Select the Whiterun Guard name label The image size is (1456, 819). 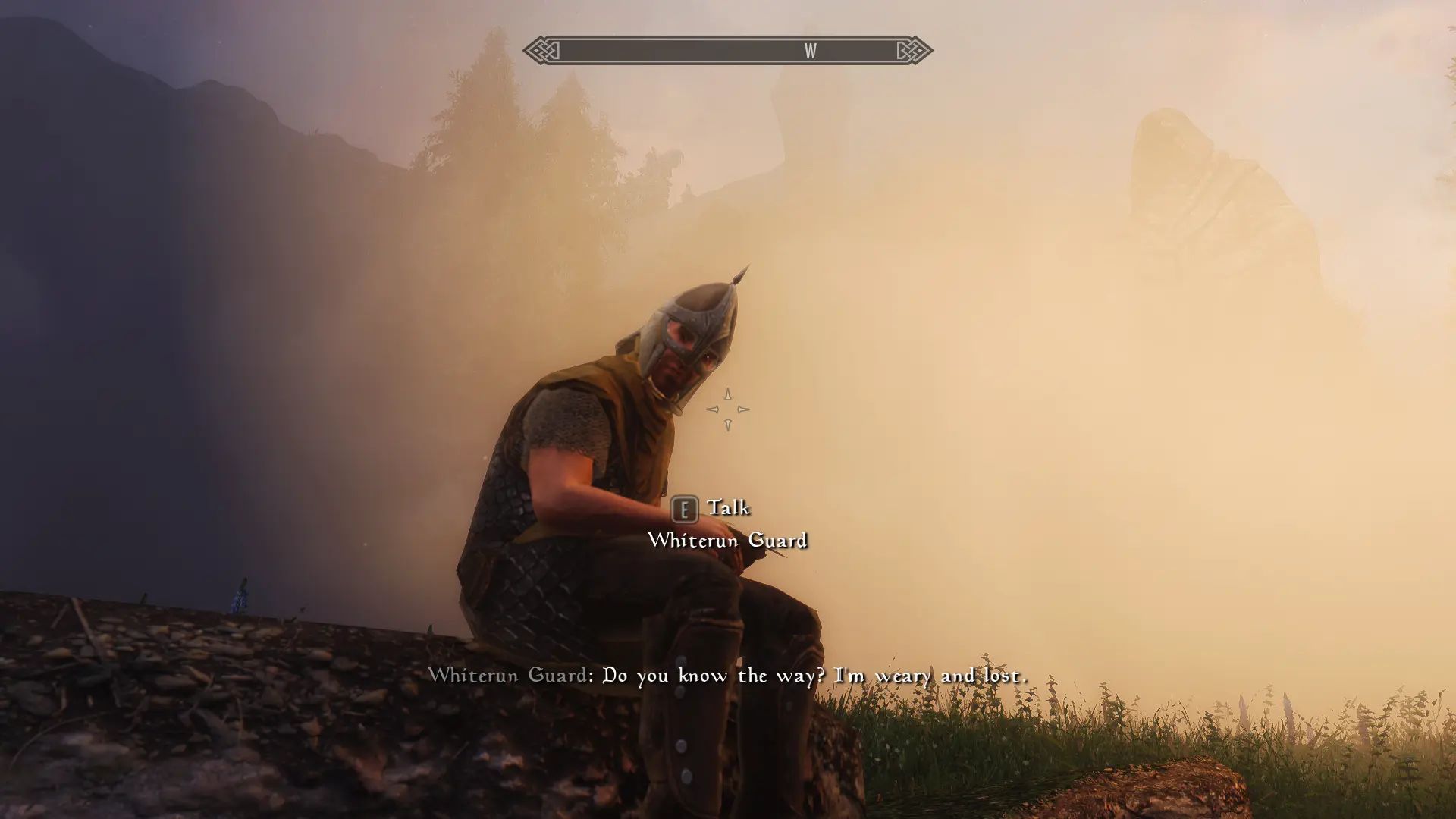click(x=729, y=541)
